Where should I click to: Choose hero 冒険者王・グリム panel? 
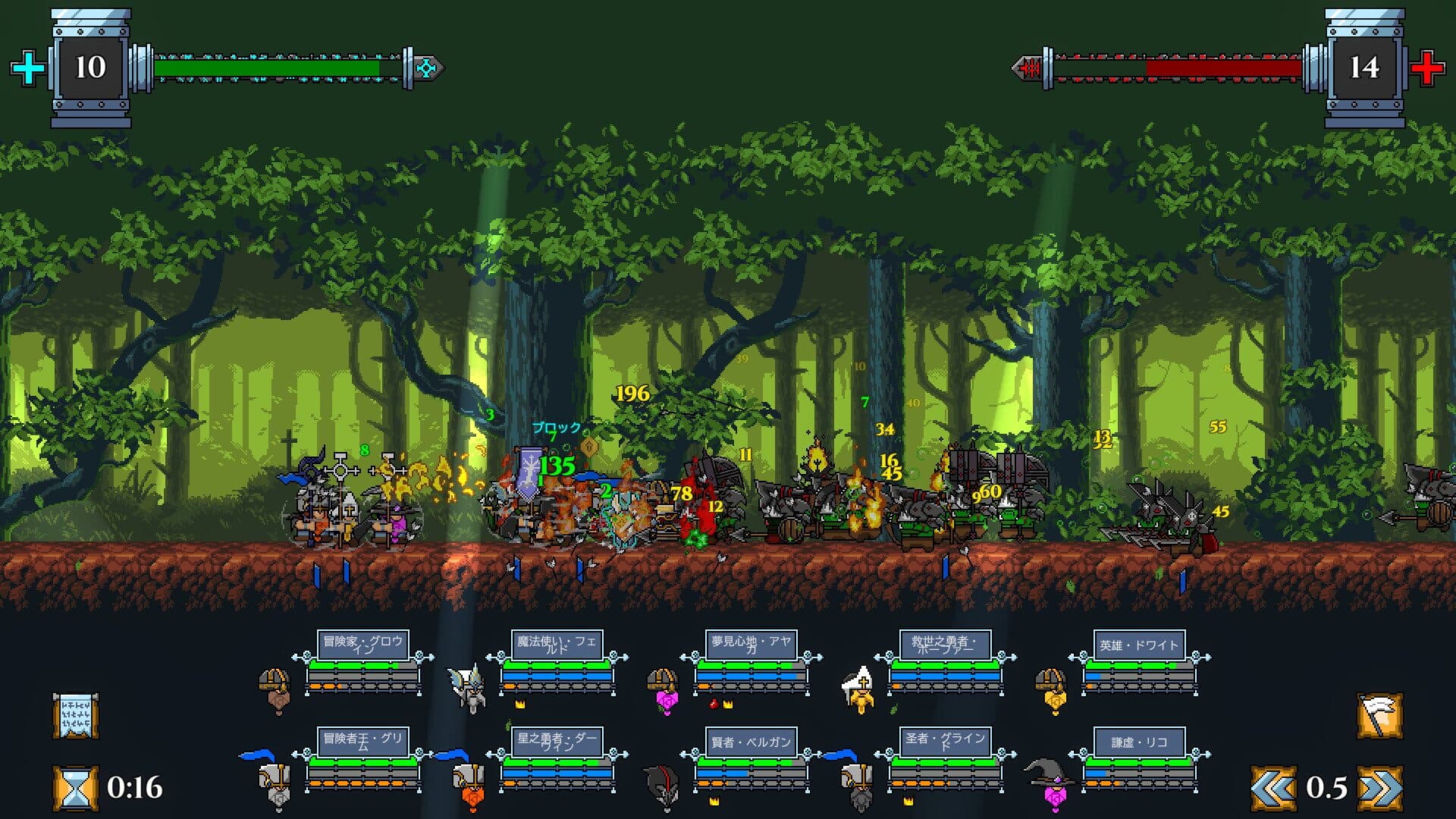click(x=363, y=759)
